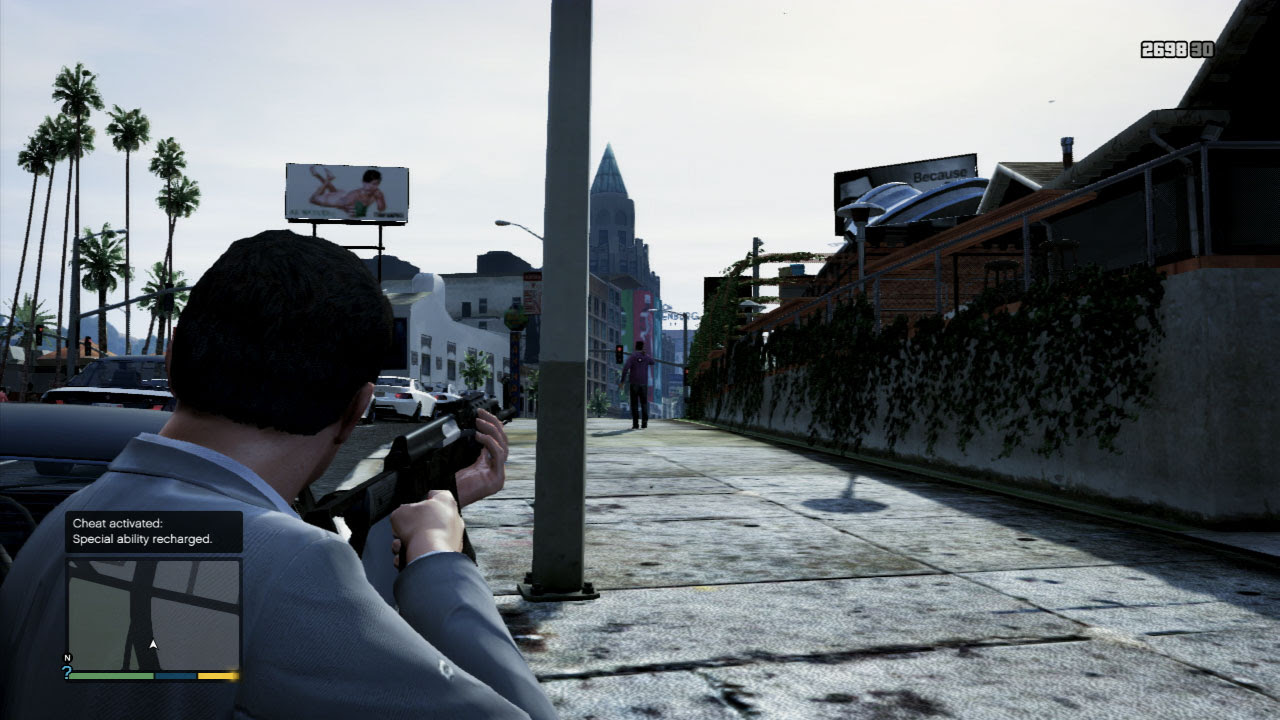Click the yellow special ability bar segment
Viewport: 1280px width, 720px height.
click(215, 677)
